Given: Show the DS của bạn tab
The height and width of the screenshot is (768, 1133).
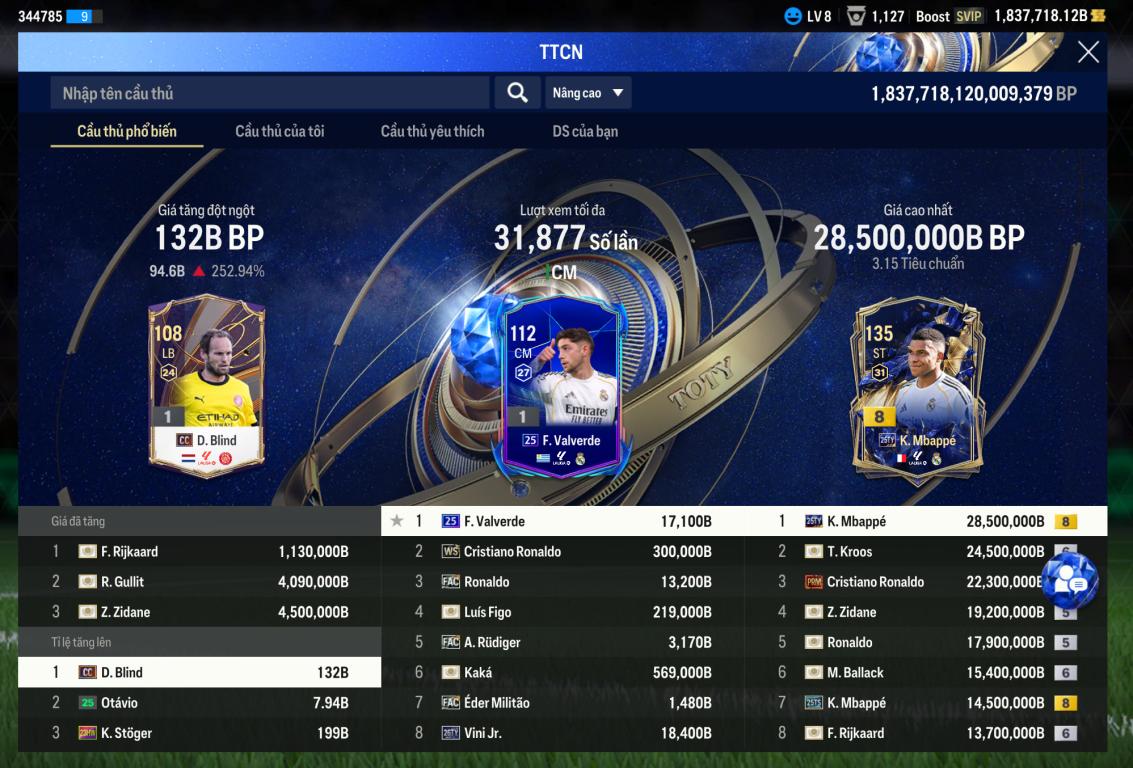Looking at the screenshot, I should pyautogui.click(x=585, y=131).
